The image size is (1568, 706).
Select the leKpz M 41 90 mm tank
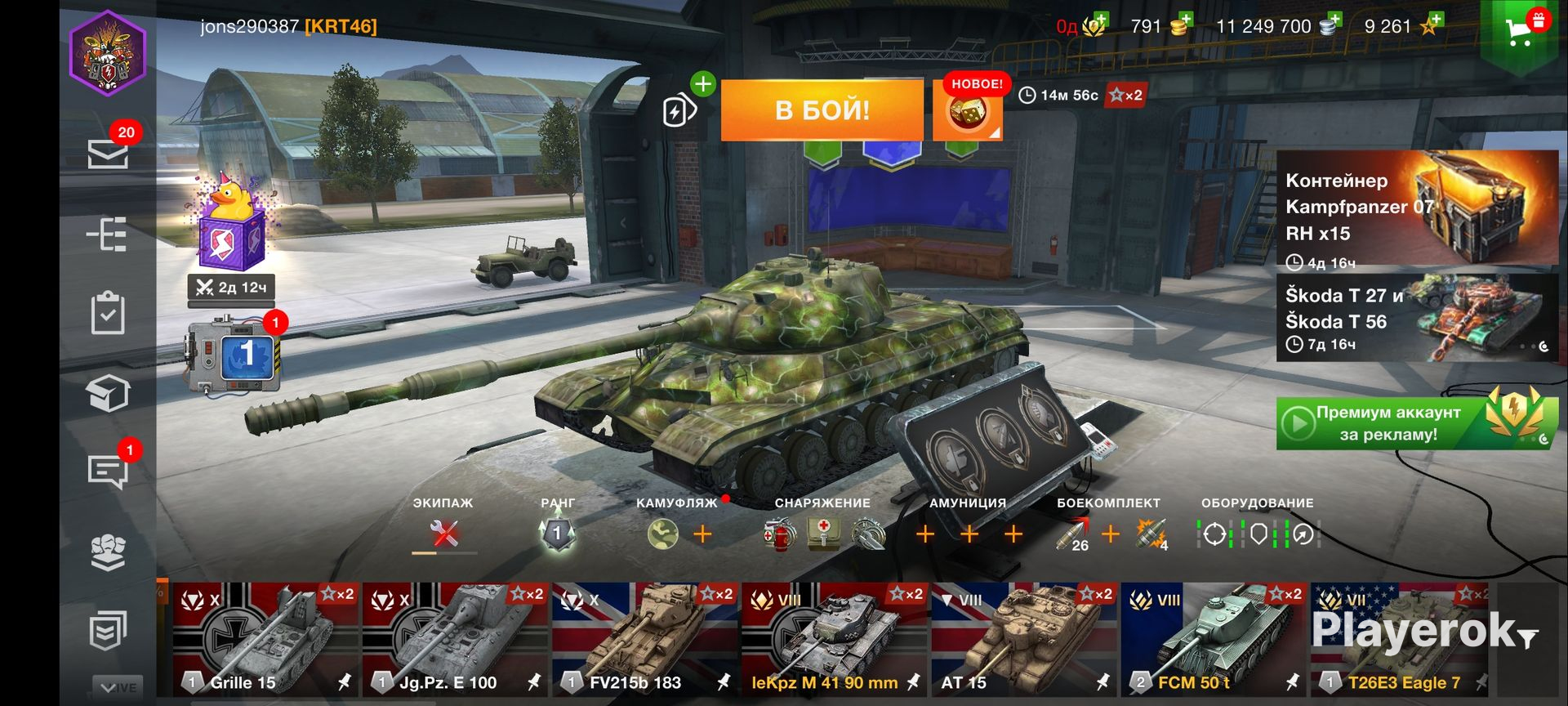click(834, 639)
